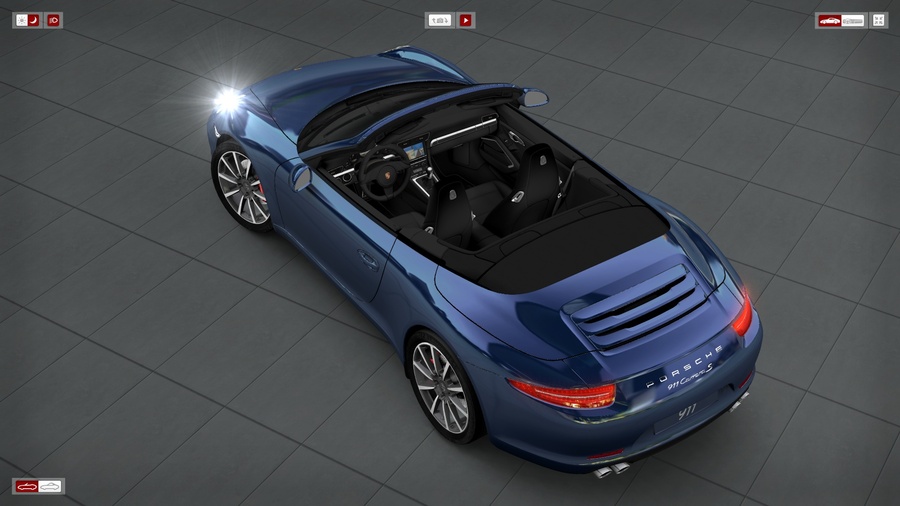Select the moon night lighting mode
Screen dimensions: 900x506
click(34, 20)
